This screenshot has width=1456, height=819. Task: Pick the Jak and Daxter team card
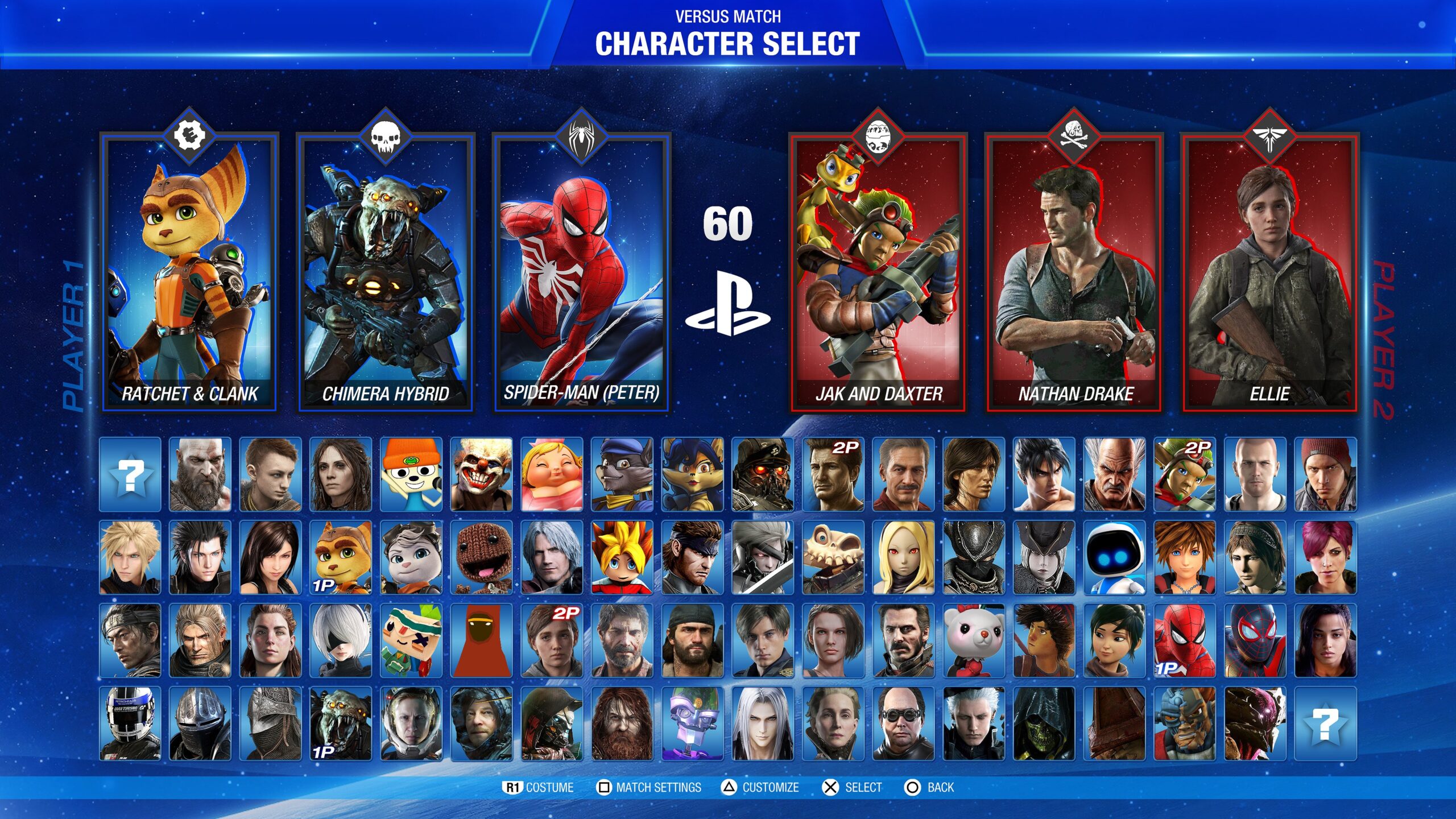878,273
